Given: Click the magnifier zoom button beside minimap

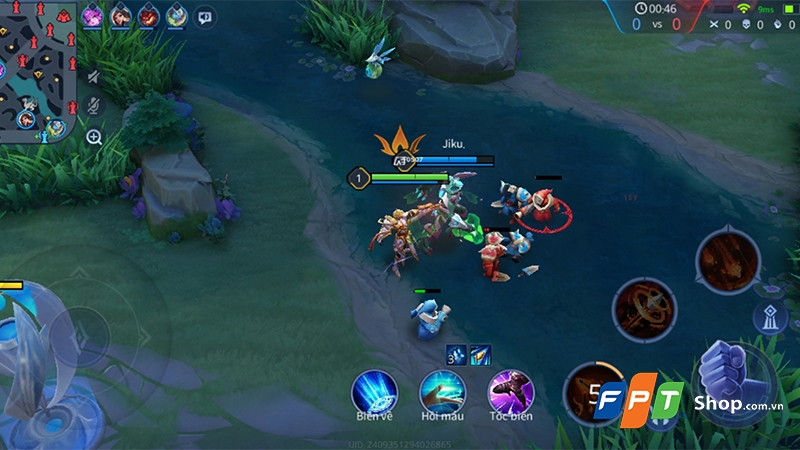Looking at the screenshot, I should (x=94, y=137).
